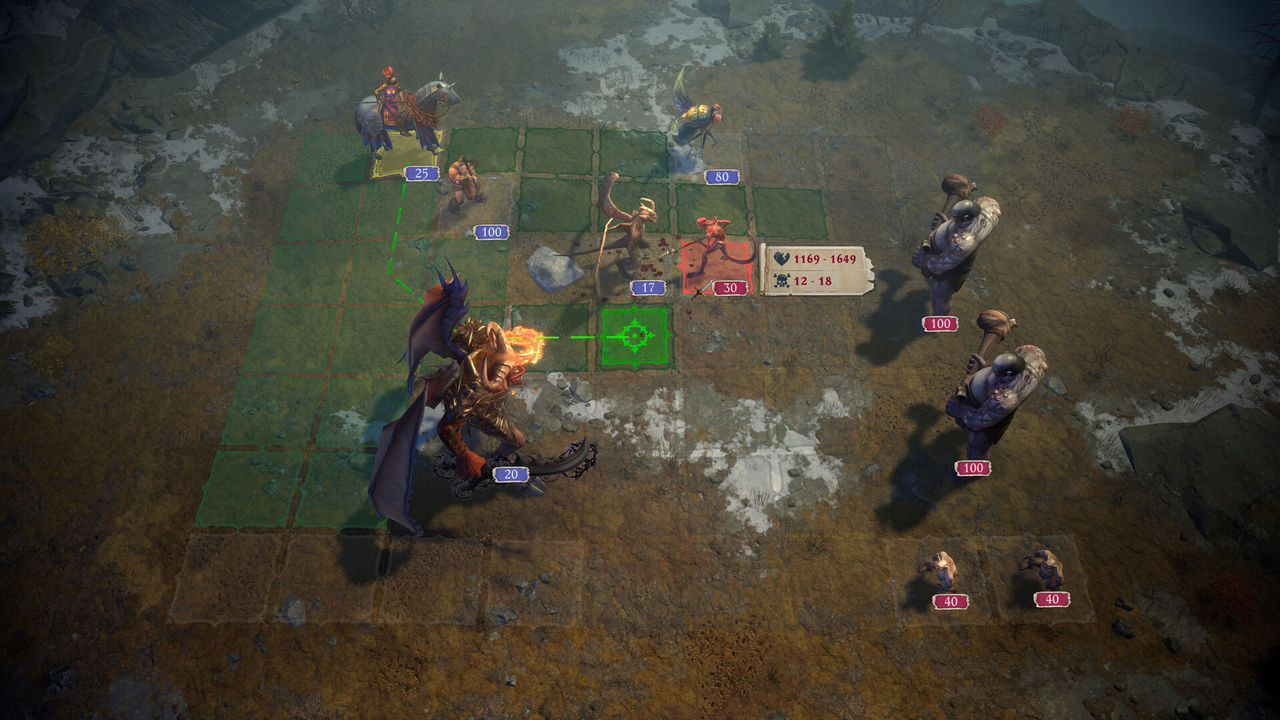This screenshot has height=720, width=1280.
Task: Click the skull casualty icon on the tooltip
Action: (782, 280)
